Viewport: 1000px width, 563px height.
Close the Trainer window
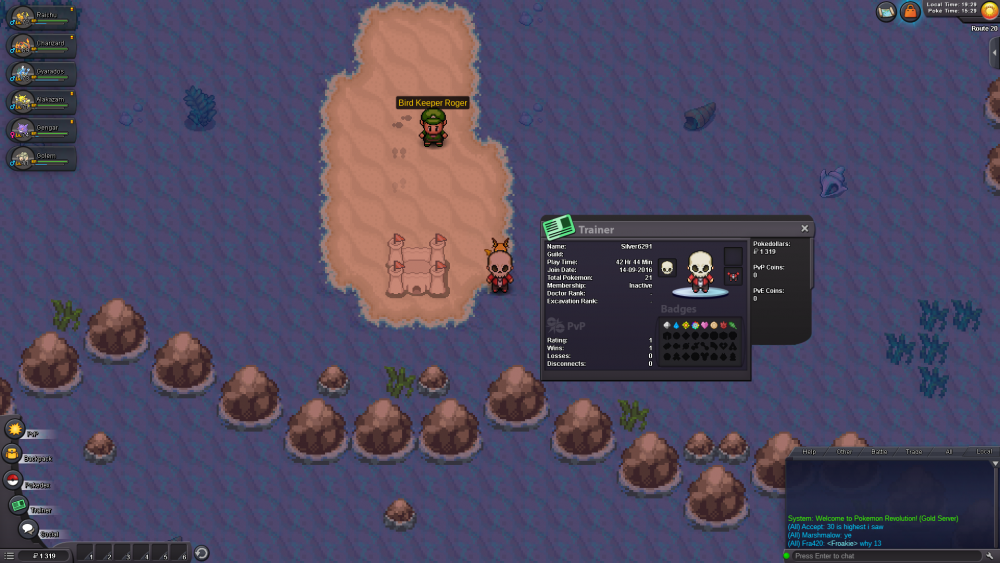805,228
